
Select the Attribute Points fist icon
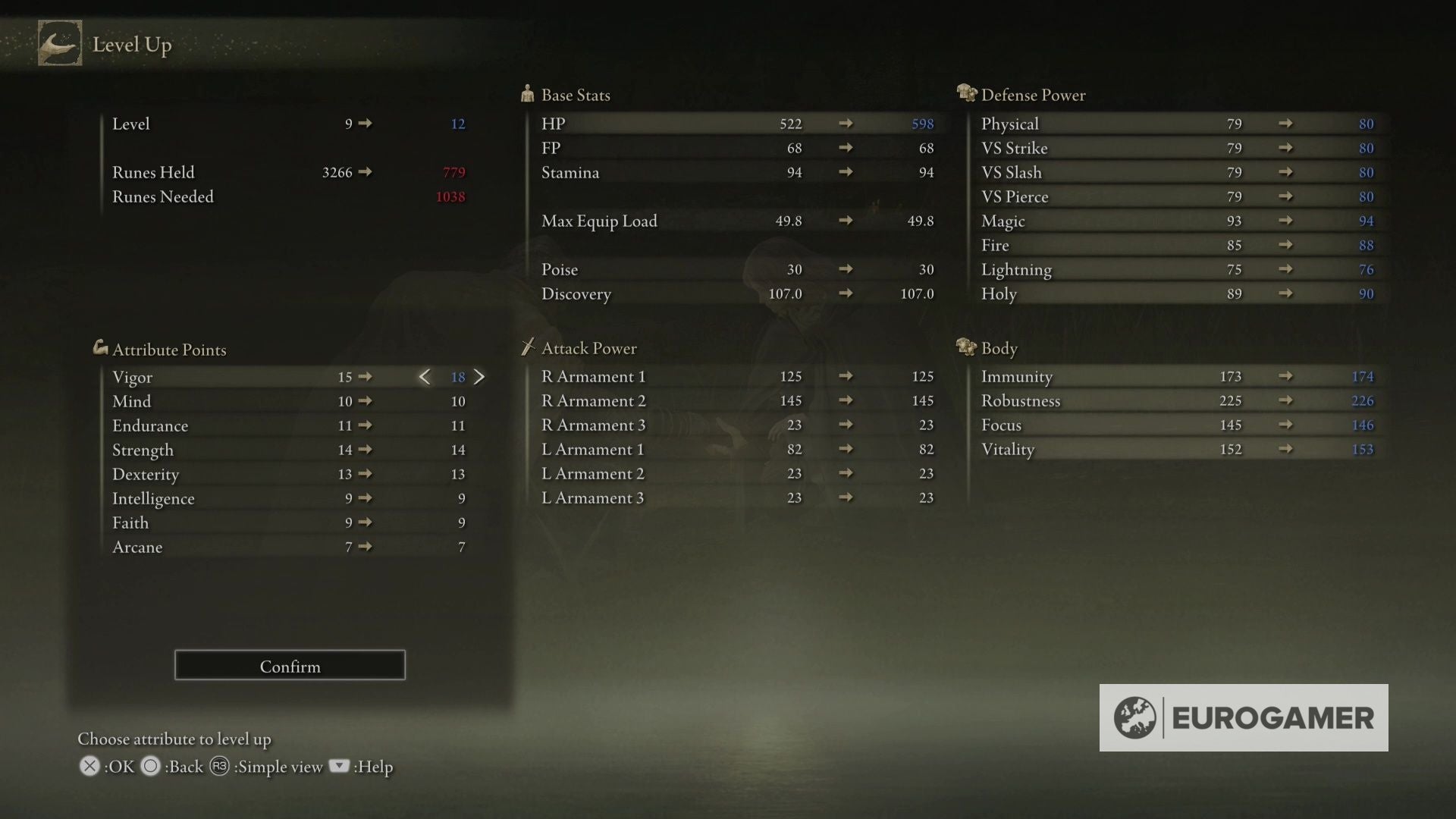tap(99, 348)
